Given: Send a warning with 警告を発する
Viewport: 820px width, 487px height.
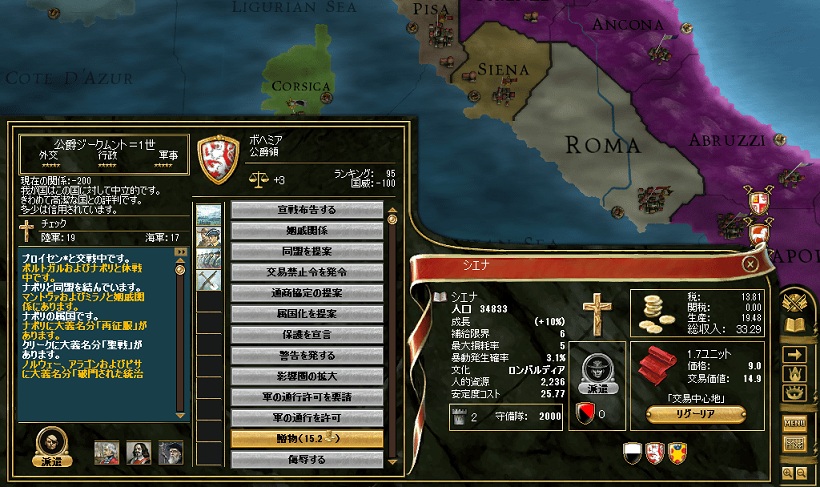Looking at the screenshot, I should (307, 355).
